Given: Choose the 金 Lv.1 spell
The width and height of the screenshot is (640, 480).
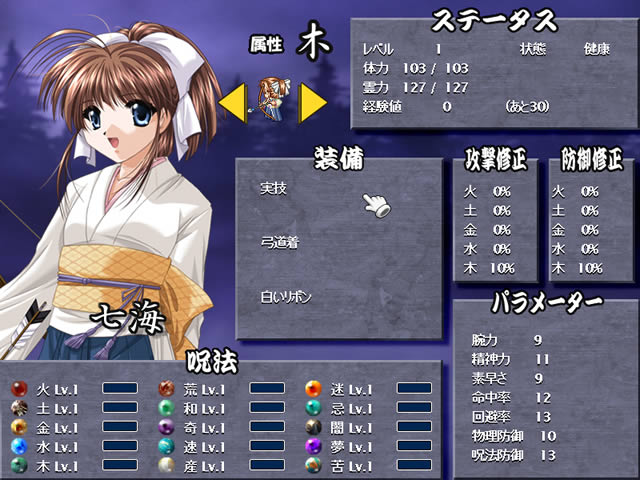Looking at the screenshot, I should (55, 427).
